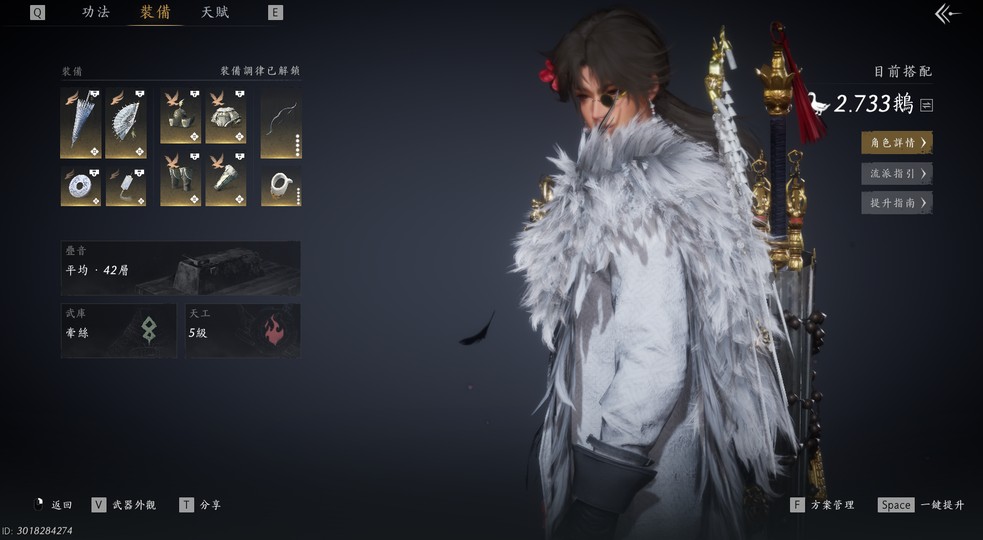Open 角色詳情 character details
The width and height of the screenshot is (983, 540).
click(x=896, y=143)
